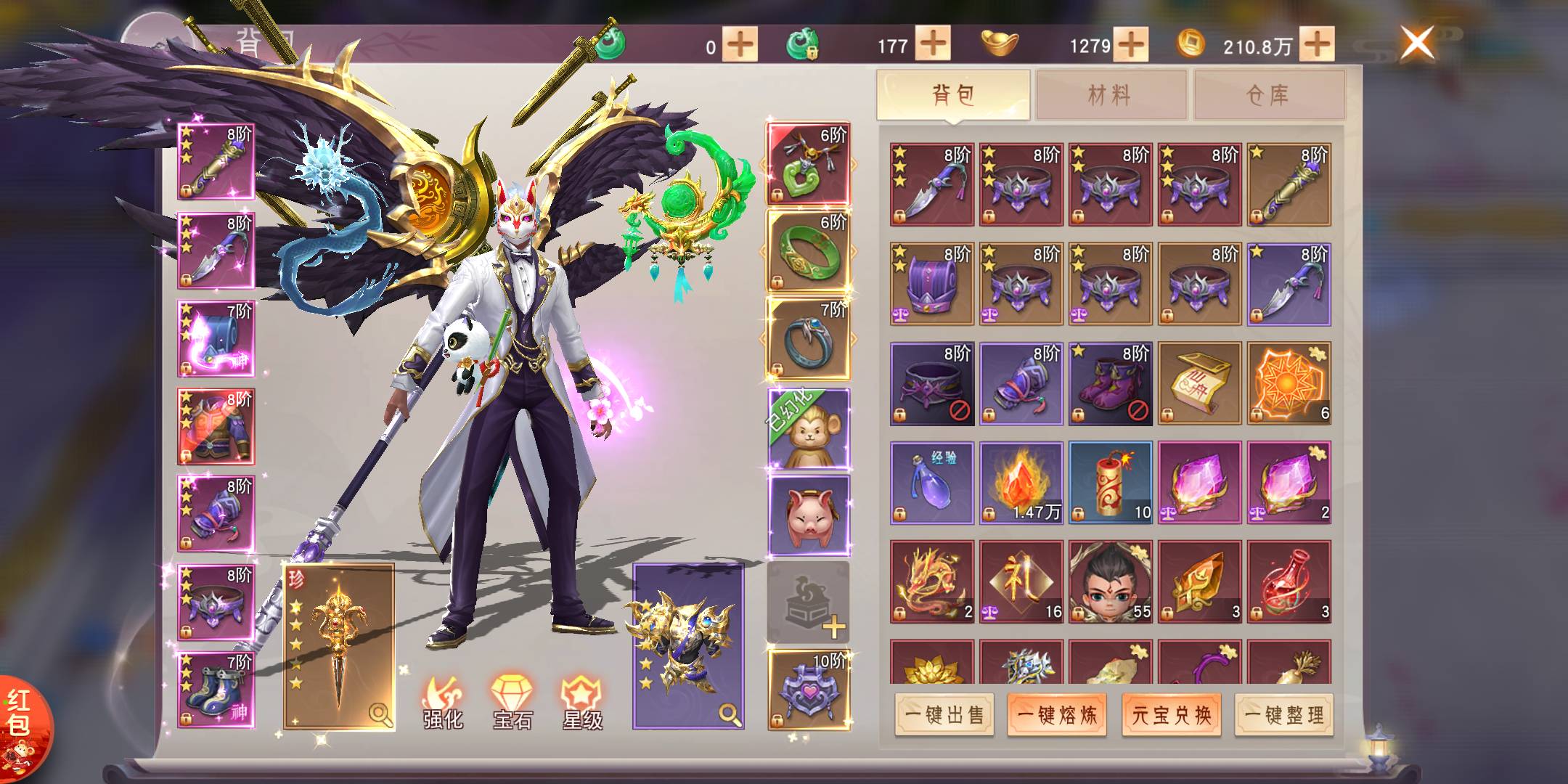Click the 一键出售 sell-all button

[x=944, y=715]
